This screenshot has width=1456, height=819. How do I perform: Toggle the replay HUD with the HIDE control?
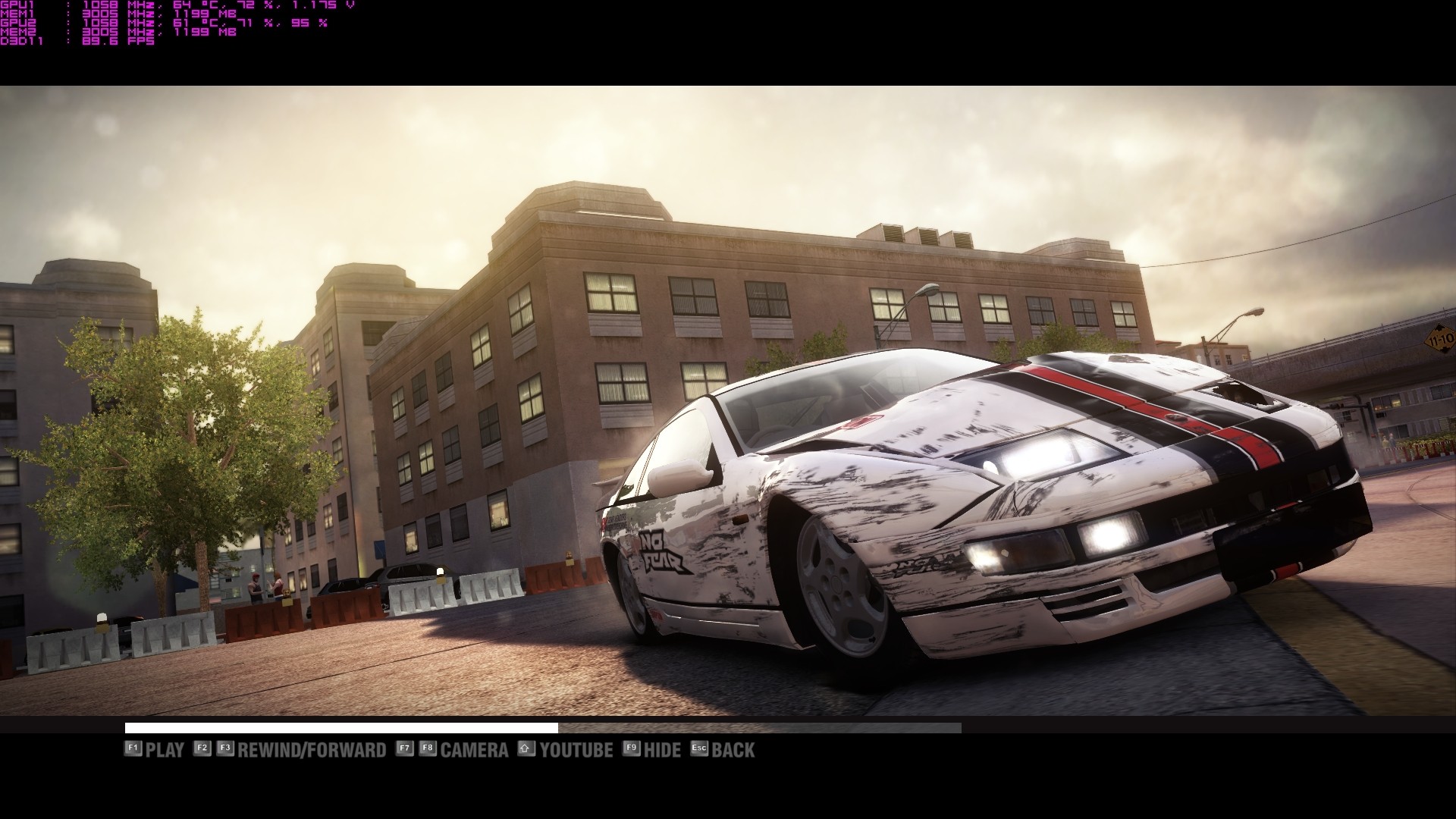661,749
